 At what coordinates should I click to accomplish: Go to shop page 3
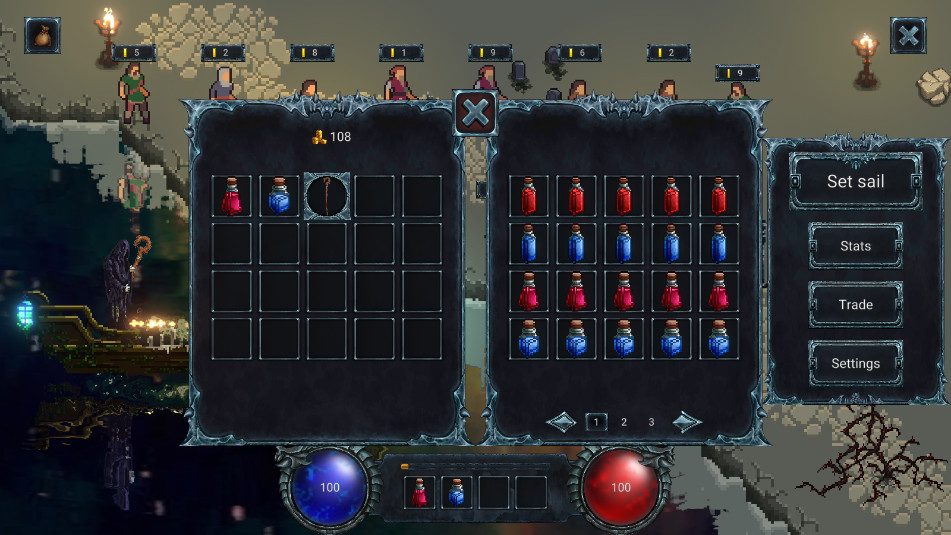pyautogui.click(x=651, y=422)
